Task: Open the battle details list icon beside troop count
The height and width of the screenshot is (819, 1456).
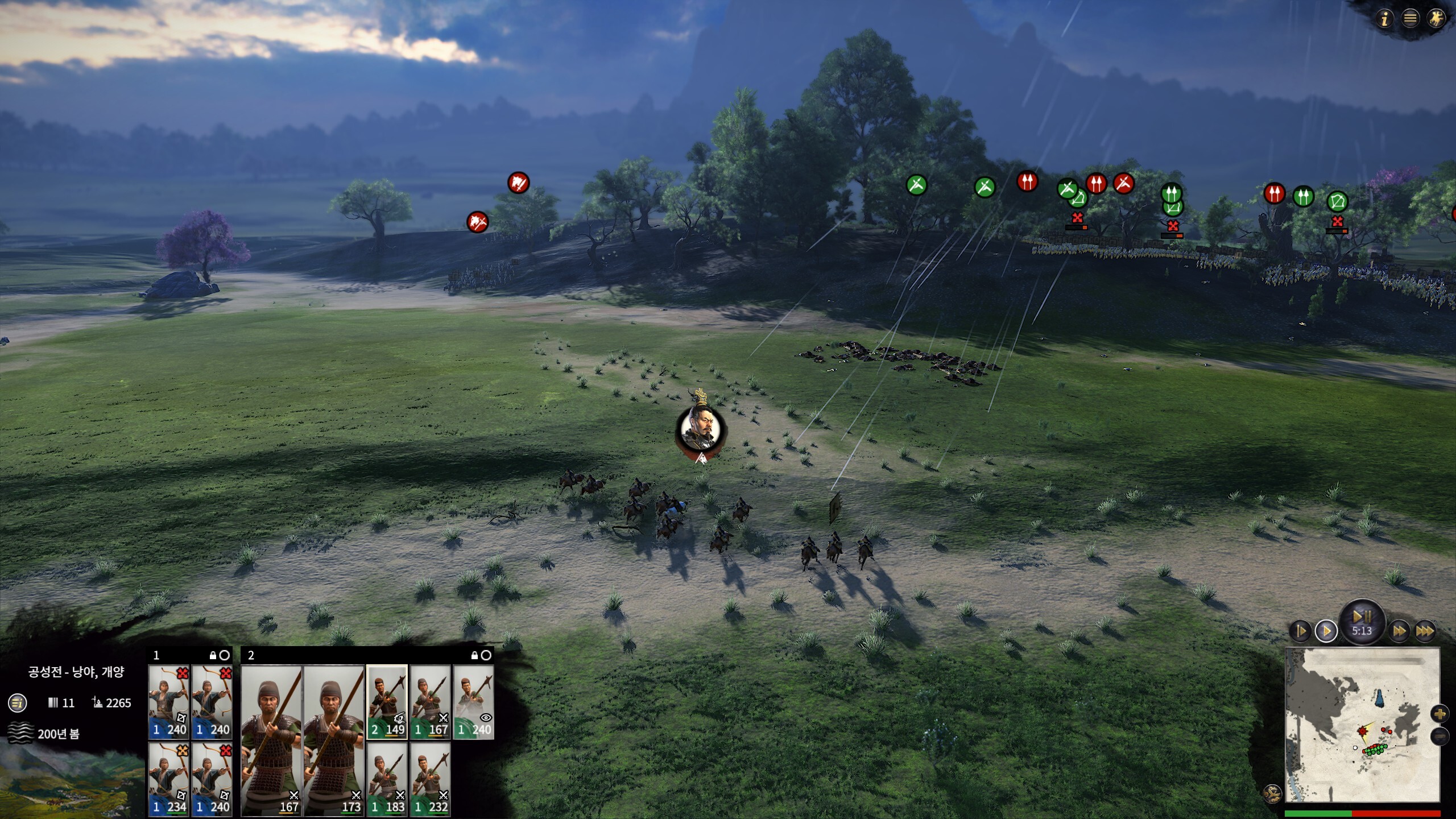Action: click(18, 703)
